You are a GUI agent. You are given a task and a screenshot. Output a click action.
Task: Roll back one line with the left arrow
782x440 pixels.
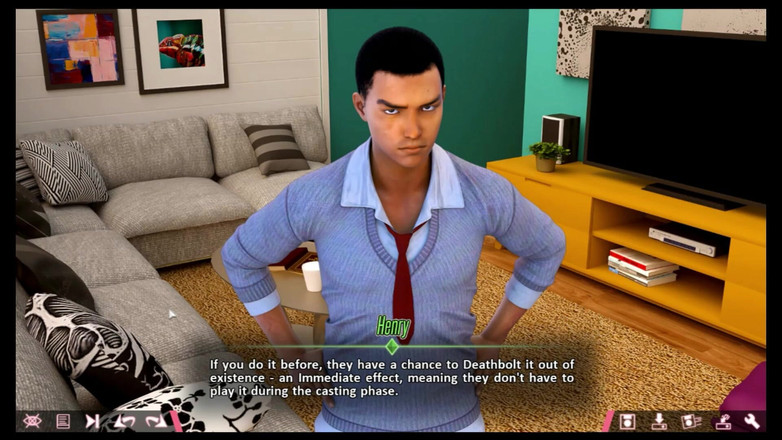click(x=125, y=421)
